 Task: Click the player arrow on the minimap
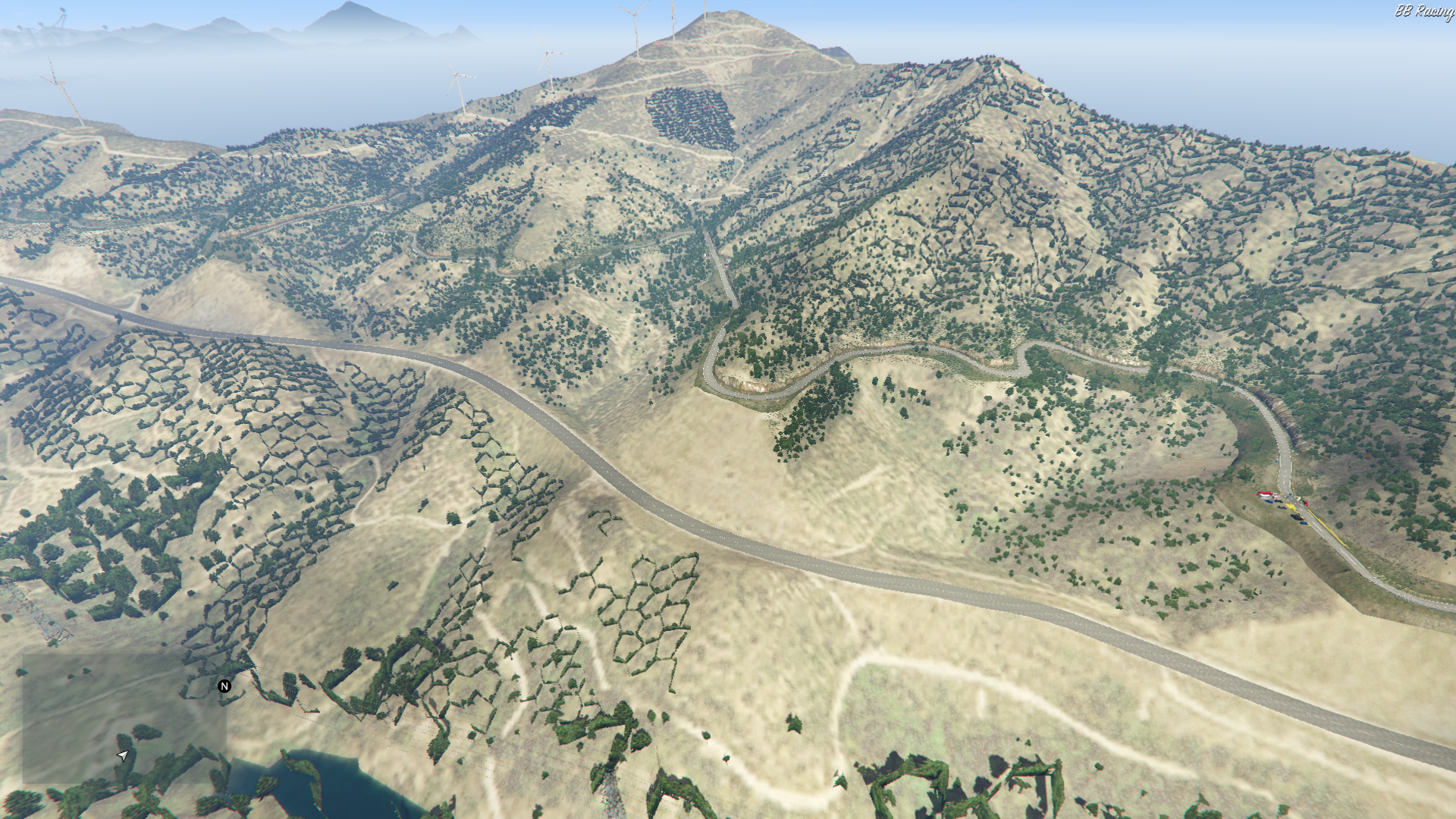click(123, 755)
